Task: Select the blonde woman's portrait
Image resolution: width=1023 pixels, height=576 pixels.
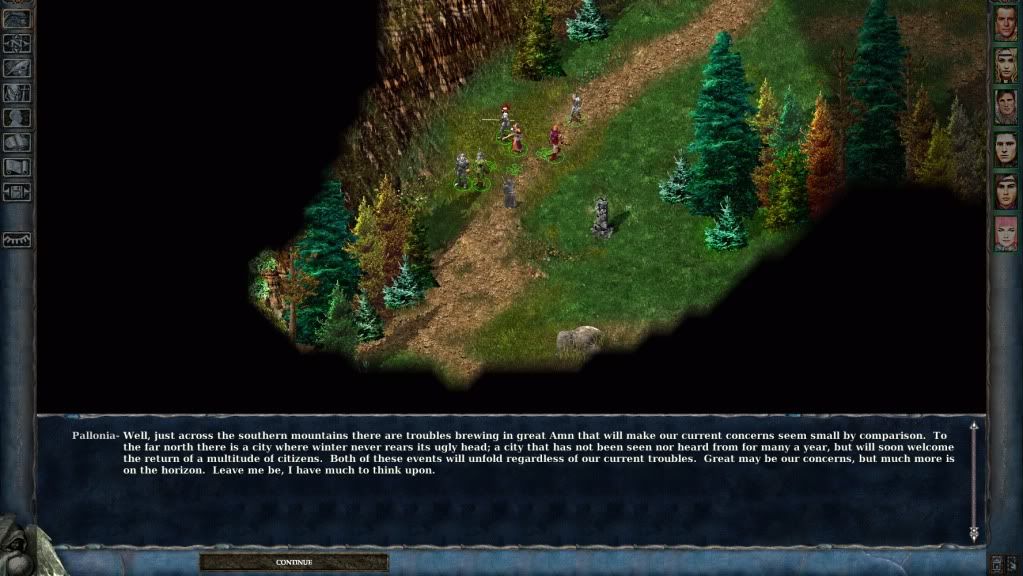Action: click(1005, 65)
